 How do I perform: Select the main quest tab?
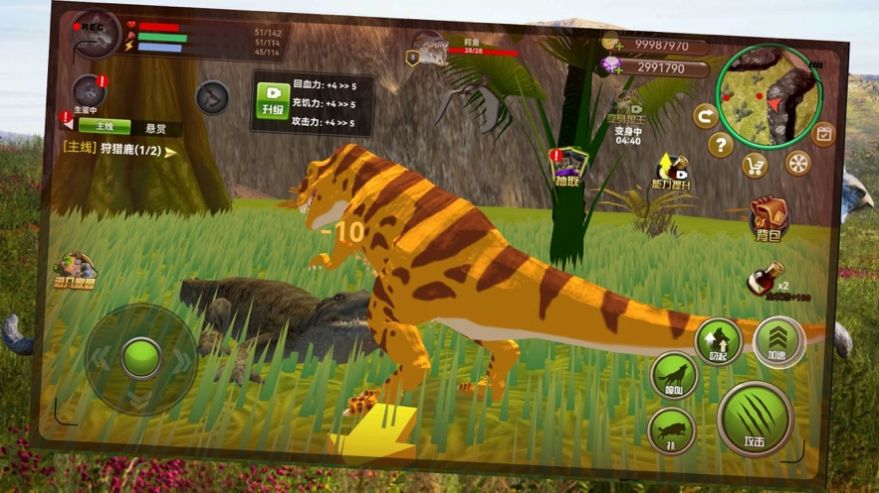104,127
